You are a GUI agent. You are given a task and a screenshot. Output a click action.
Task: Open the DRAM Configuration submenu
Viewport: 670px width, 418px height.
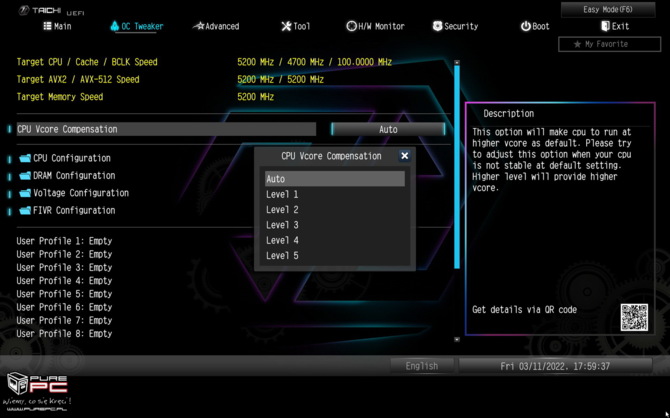(x=73, y=176)
